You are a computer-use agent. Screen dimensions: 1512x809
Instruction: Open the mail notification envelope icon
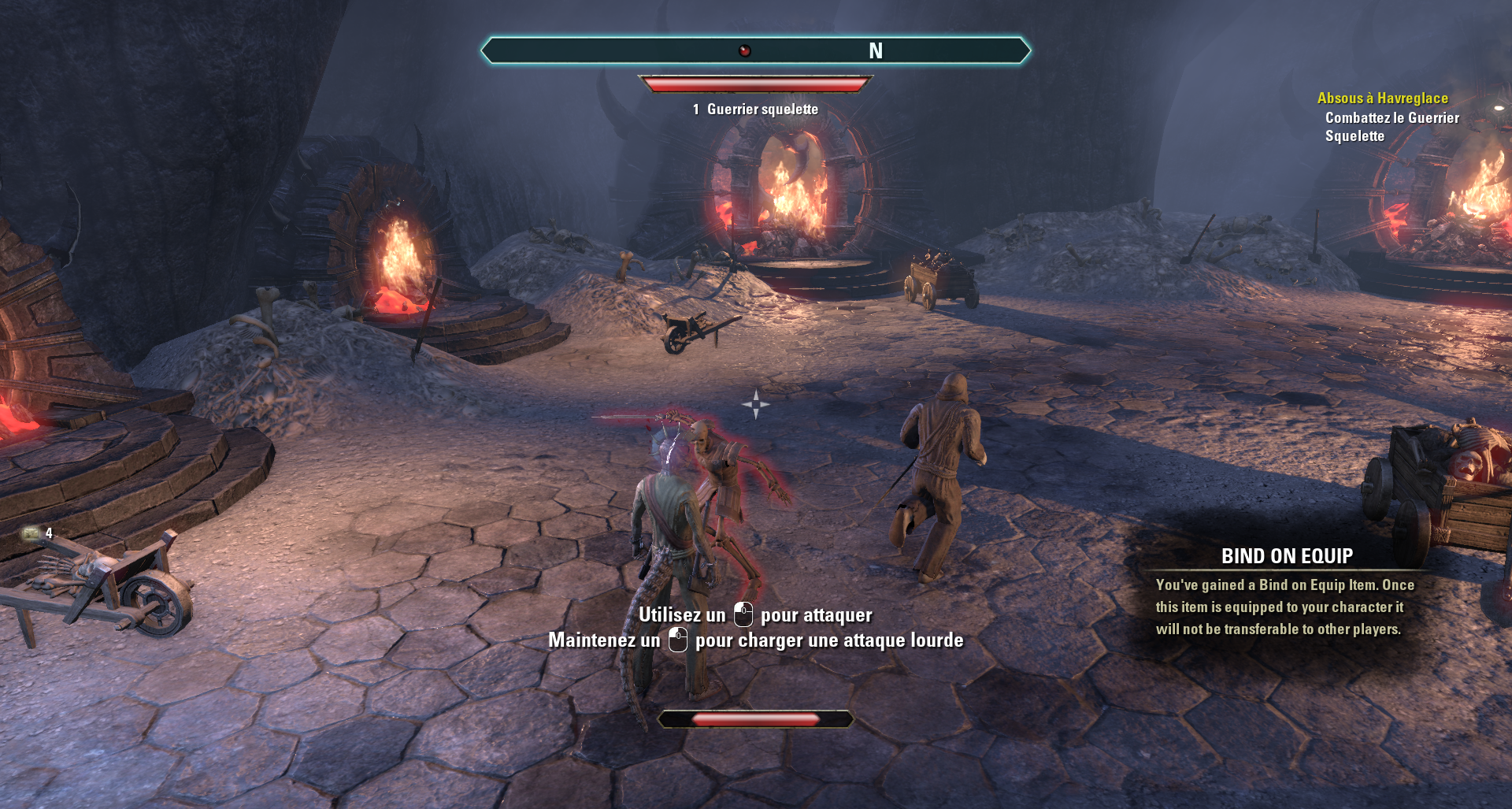[x=31, y=533]
